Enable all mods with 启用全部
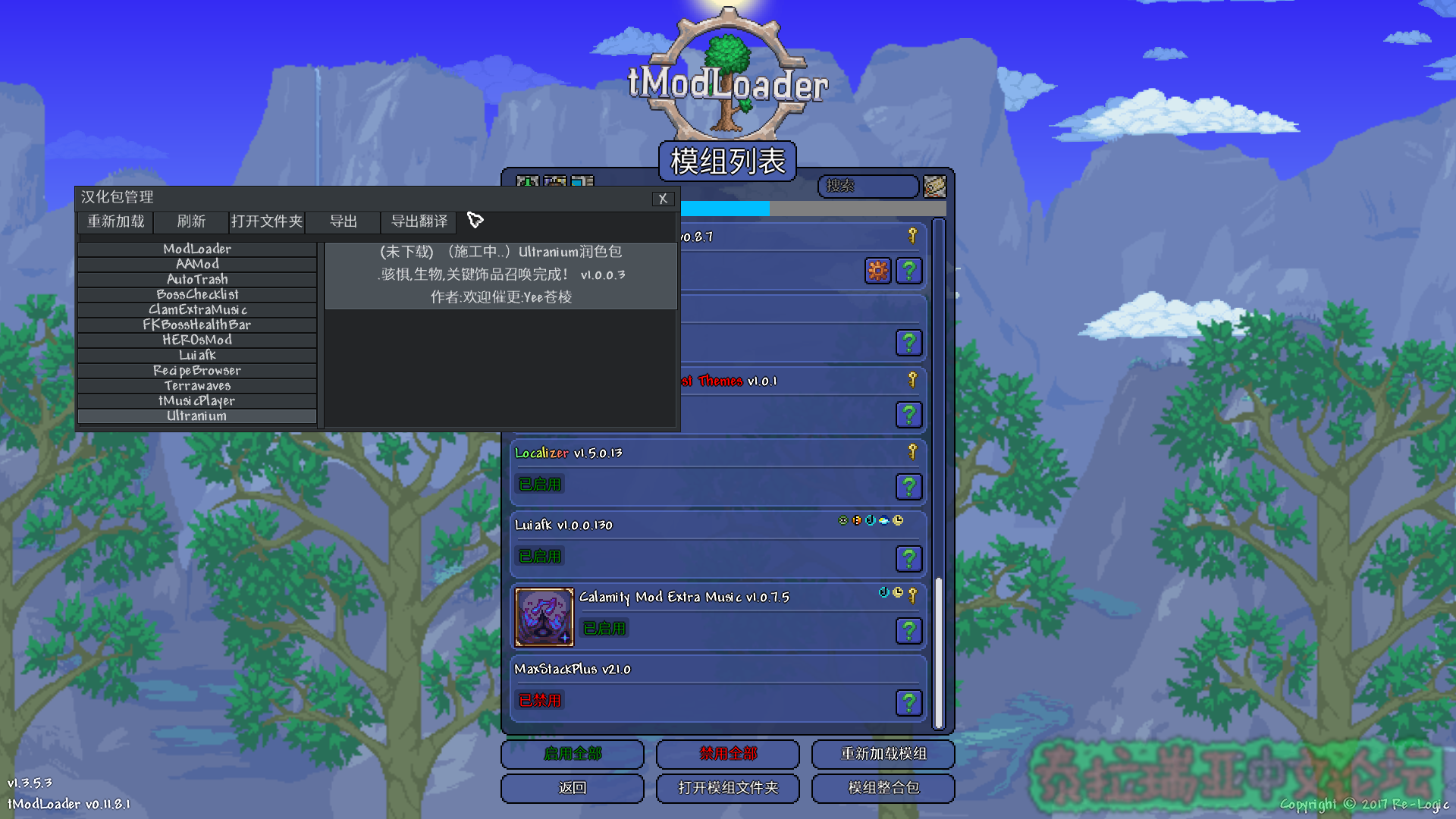This screenshot has width=1456, height=819. coord(573,754)
